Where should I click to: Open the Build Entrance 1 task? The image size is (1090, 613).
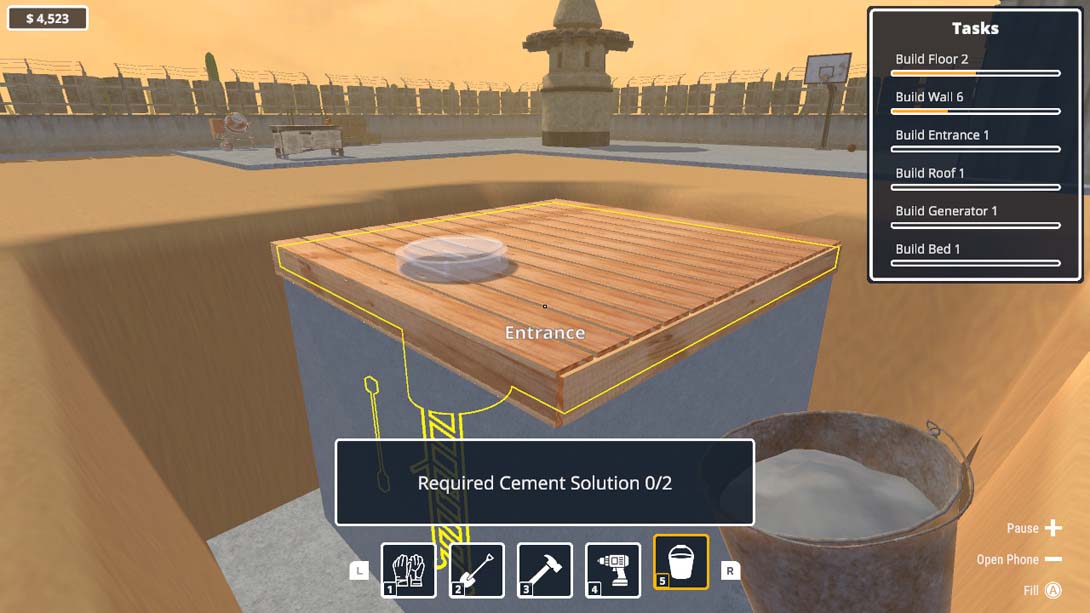click(x=975, y=139)
